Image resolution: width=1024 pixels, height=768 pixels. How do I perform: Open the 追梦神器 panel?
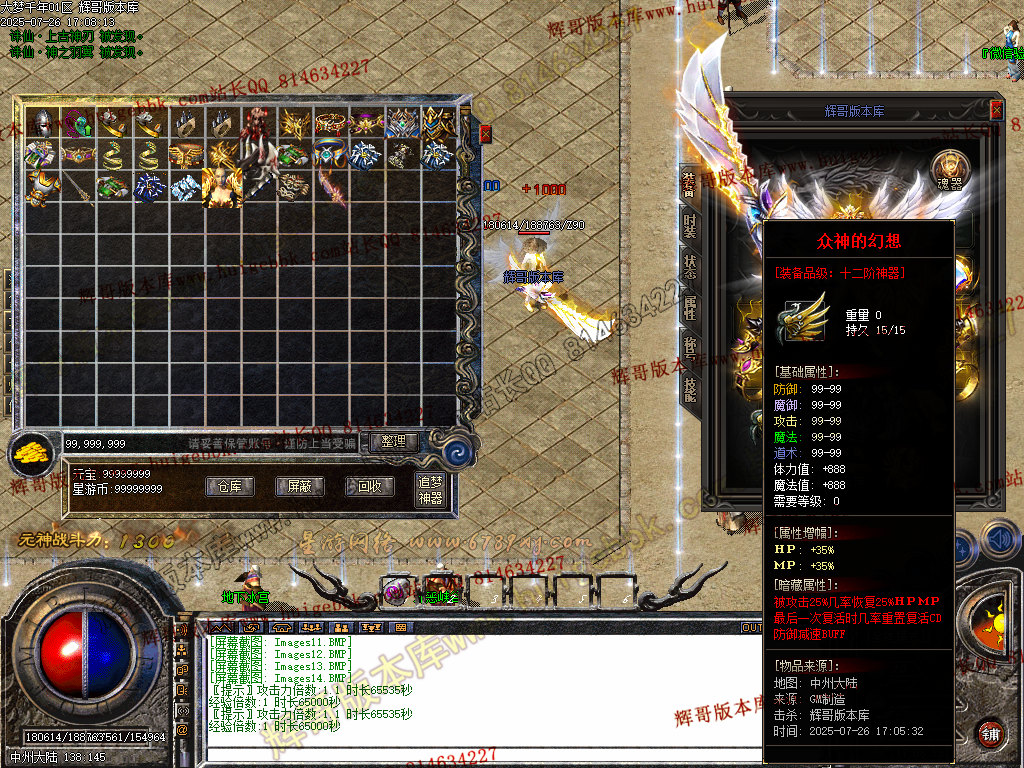pos(430,490)
